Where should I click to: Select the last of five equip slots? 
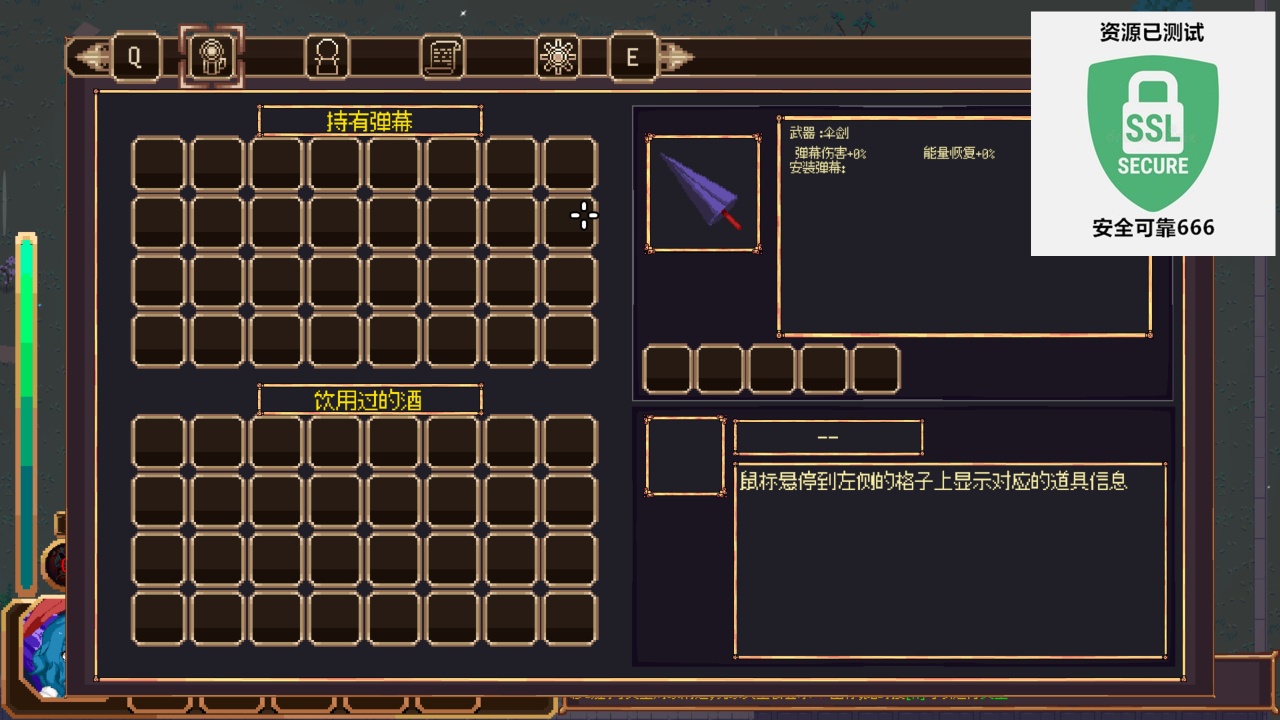point(876,368)
